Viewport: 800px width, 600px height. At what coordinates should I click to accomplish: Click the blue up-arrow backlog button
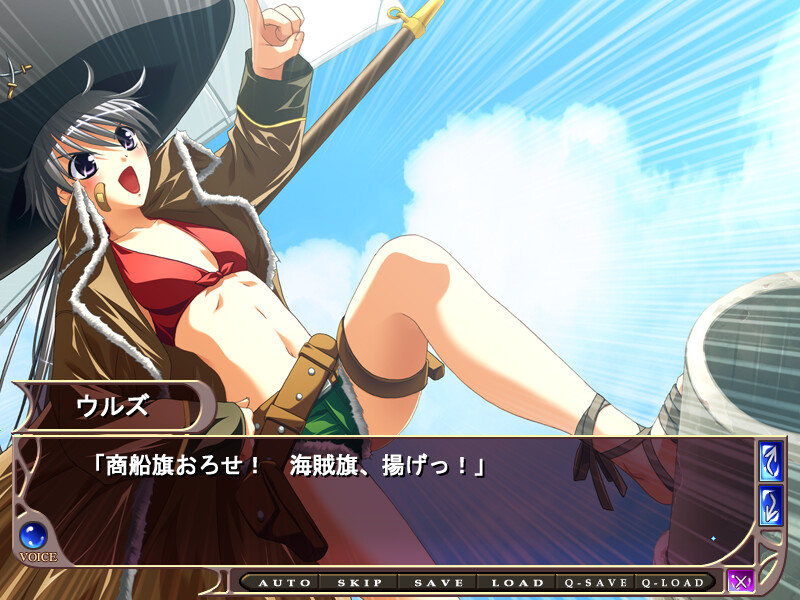[770, 461]
